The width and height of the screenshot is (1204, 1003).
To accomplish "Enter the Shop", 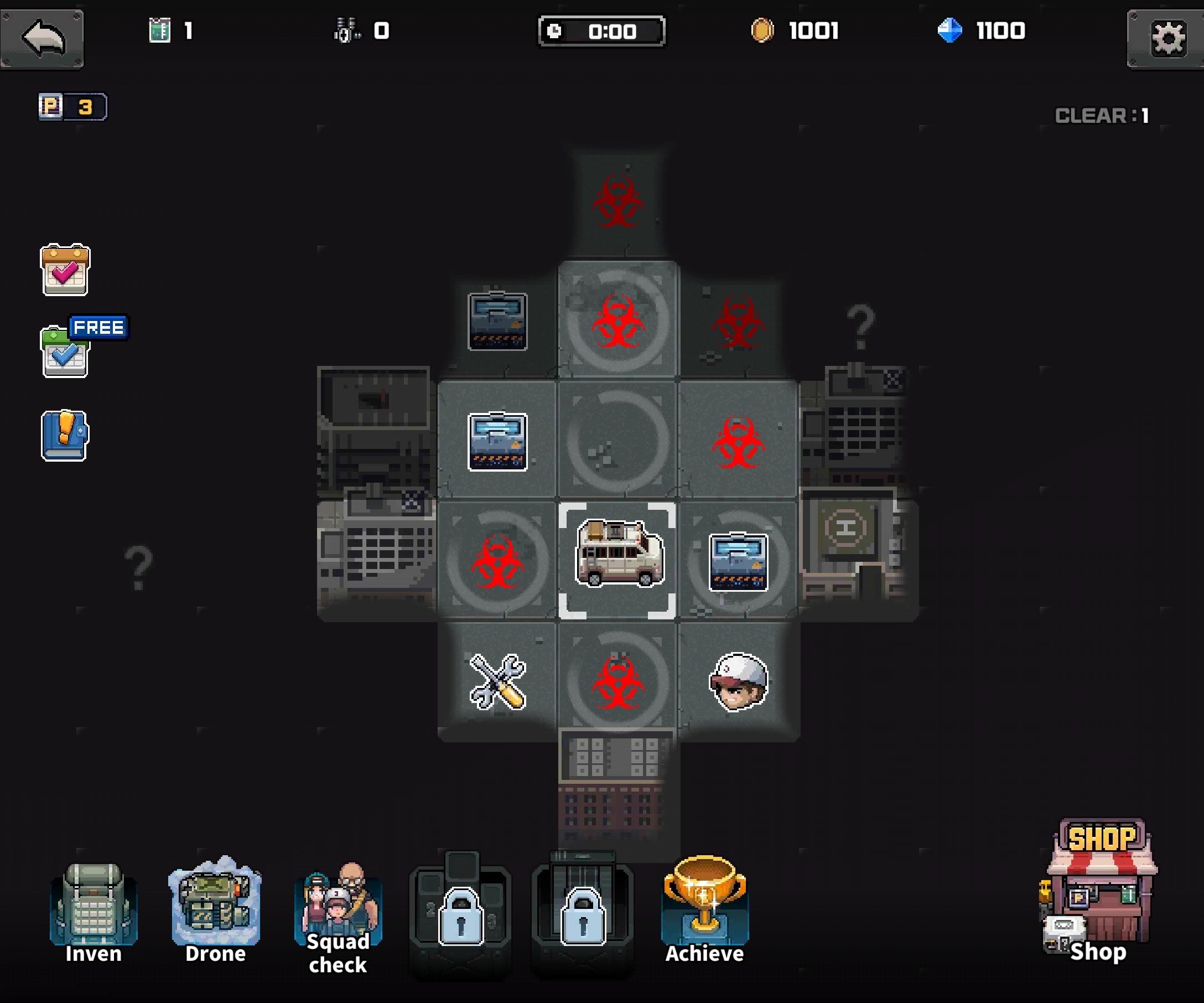I will coord(1099,892).
